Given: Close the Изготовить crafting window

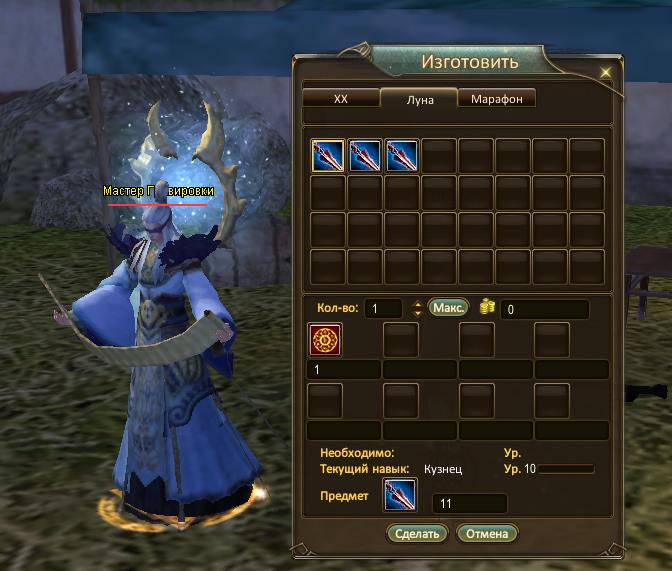Looking at the screenshot, I should 605,73.
